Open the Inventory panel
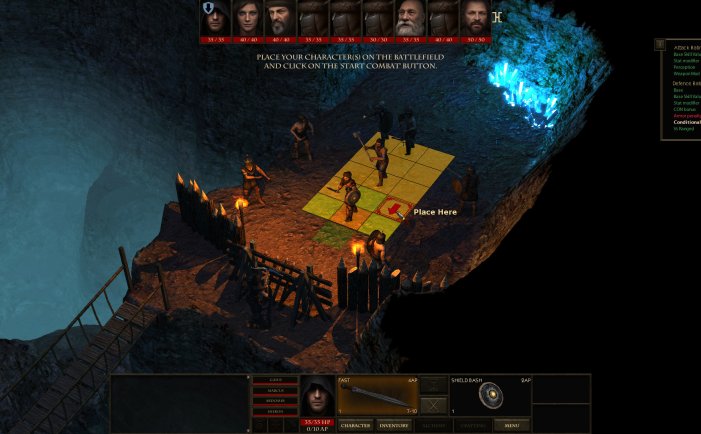Image resolution: width=701 pixels, height=434 pixels. 393,425
